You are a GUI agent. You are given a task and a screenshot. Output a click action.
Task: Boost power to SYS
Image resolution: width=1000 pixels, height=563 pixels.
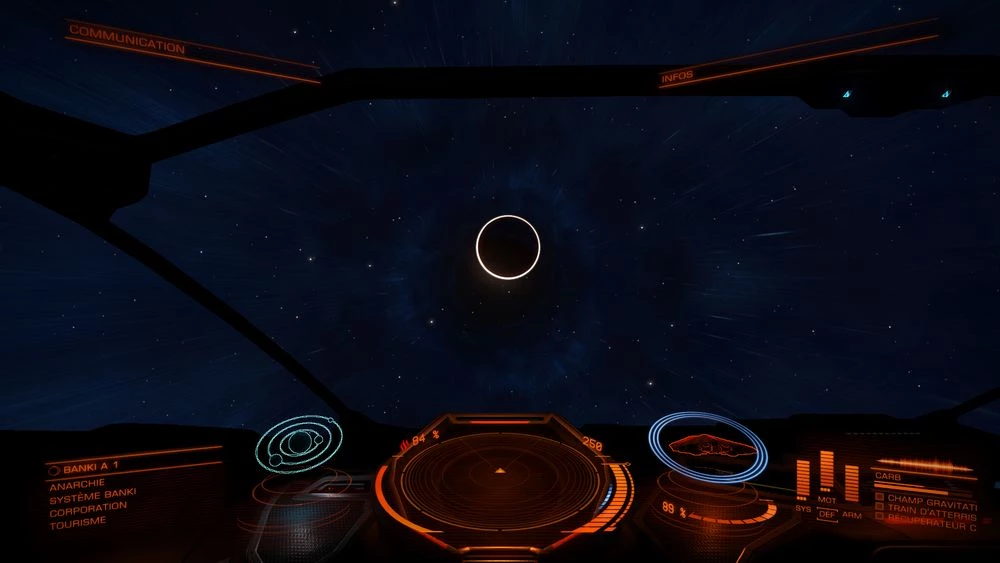pyautogui.click(x=803, y=508)
